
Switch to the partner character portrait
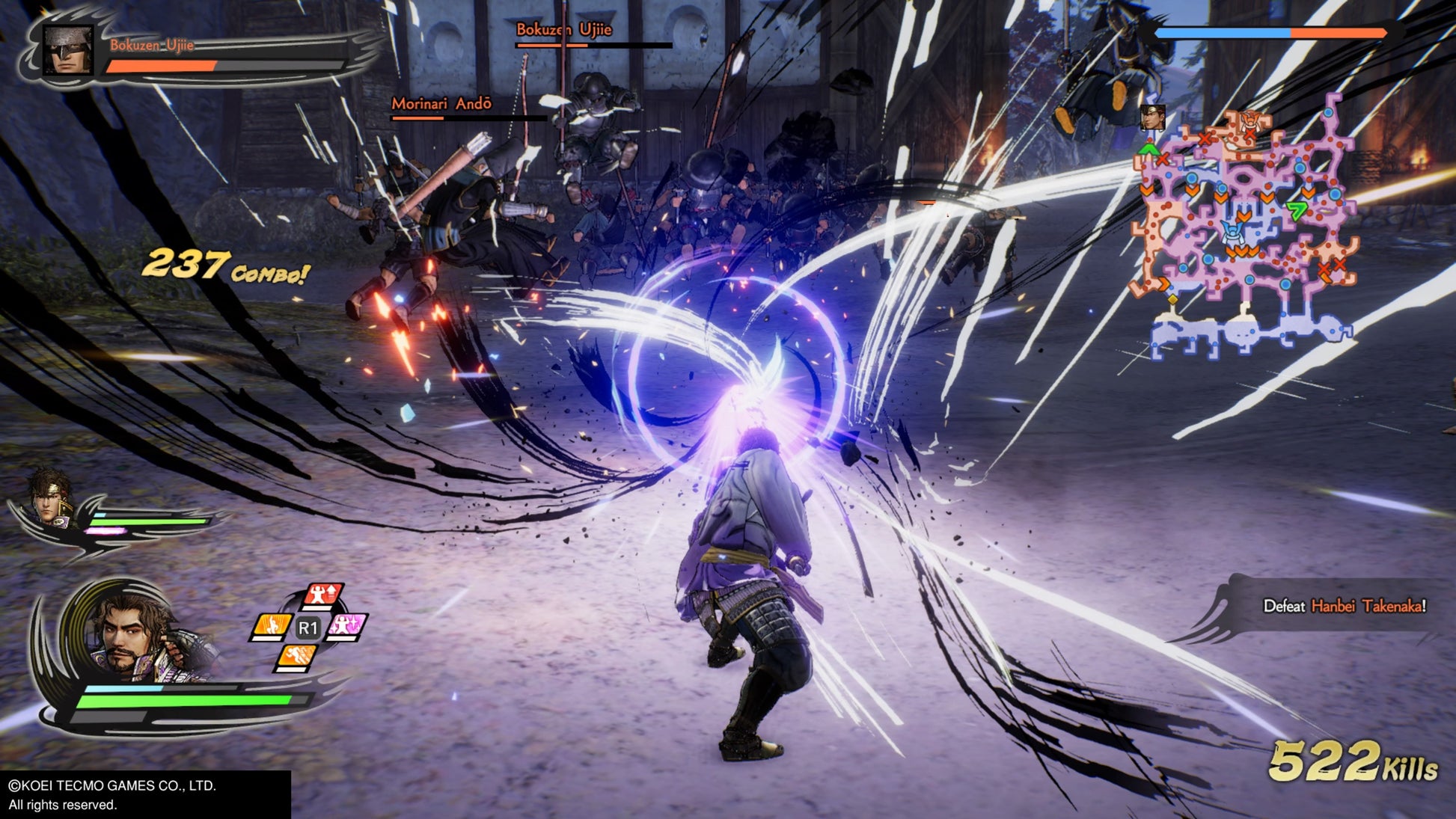pyautogui.click(x=50, y=497)
